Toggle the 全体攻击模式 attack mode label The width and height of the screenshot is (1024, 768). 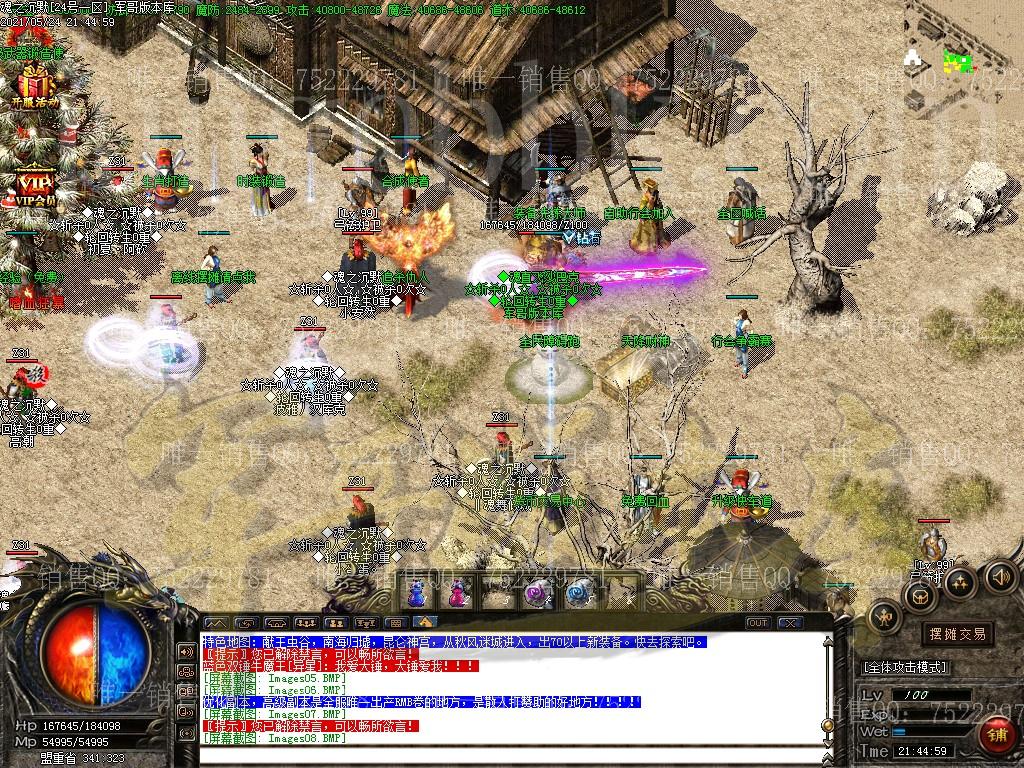[x=904, y=667]
